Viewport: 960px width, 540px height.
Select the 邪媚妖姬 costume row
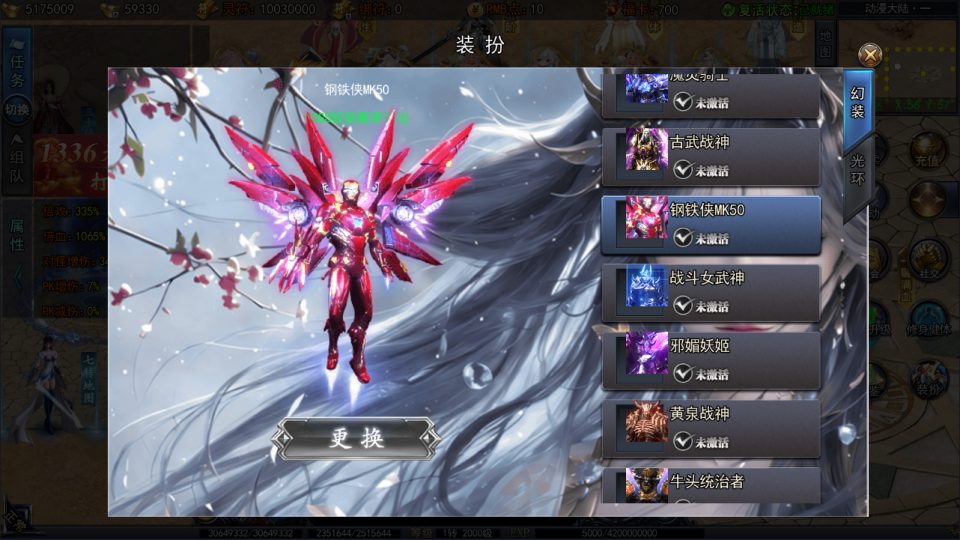[710, 359]
